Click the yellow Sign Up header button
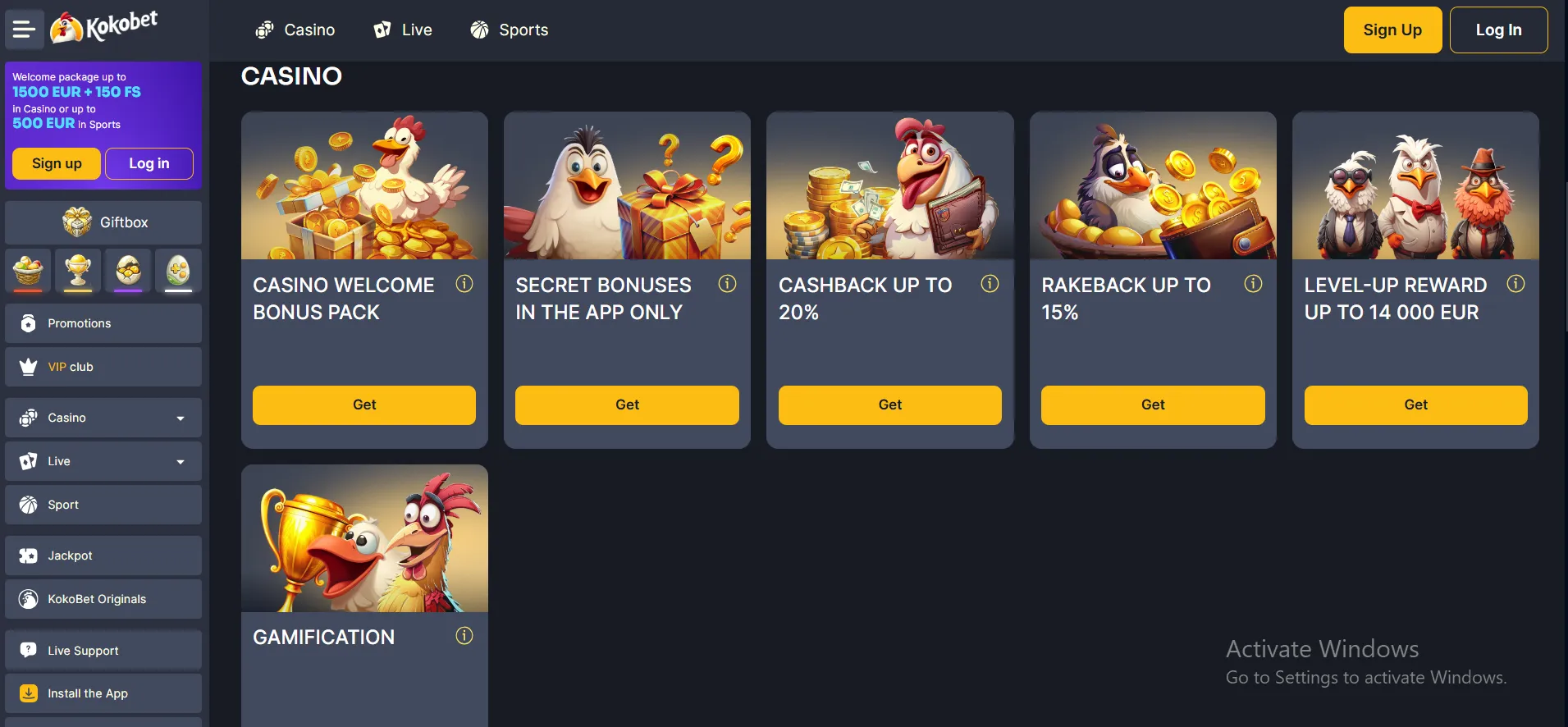Screen dimensions: 1568x727 click(x=1392, y=30)
